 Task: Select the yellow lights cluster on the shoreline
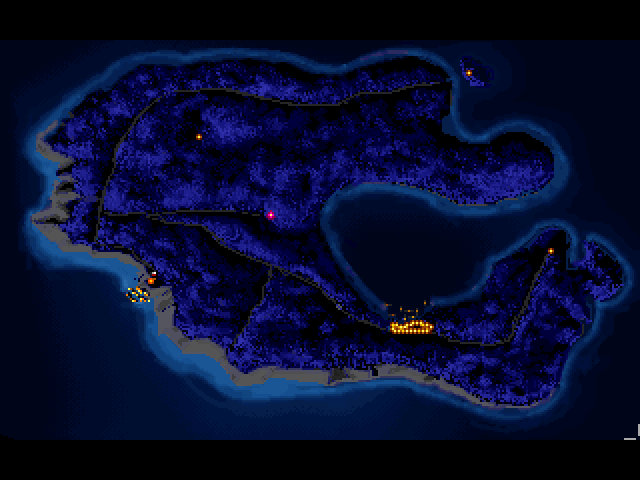tap(137, 295)
